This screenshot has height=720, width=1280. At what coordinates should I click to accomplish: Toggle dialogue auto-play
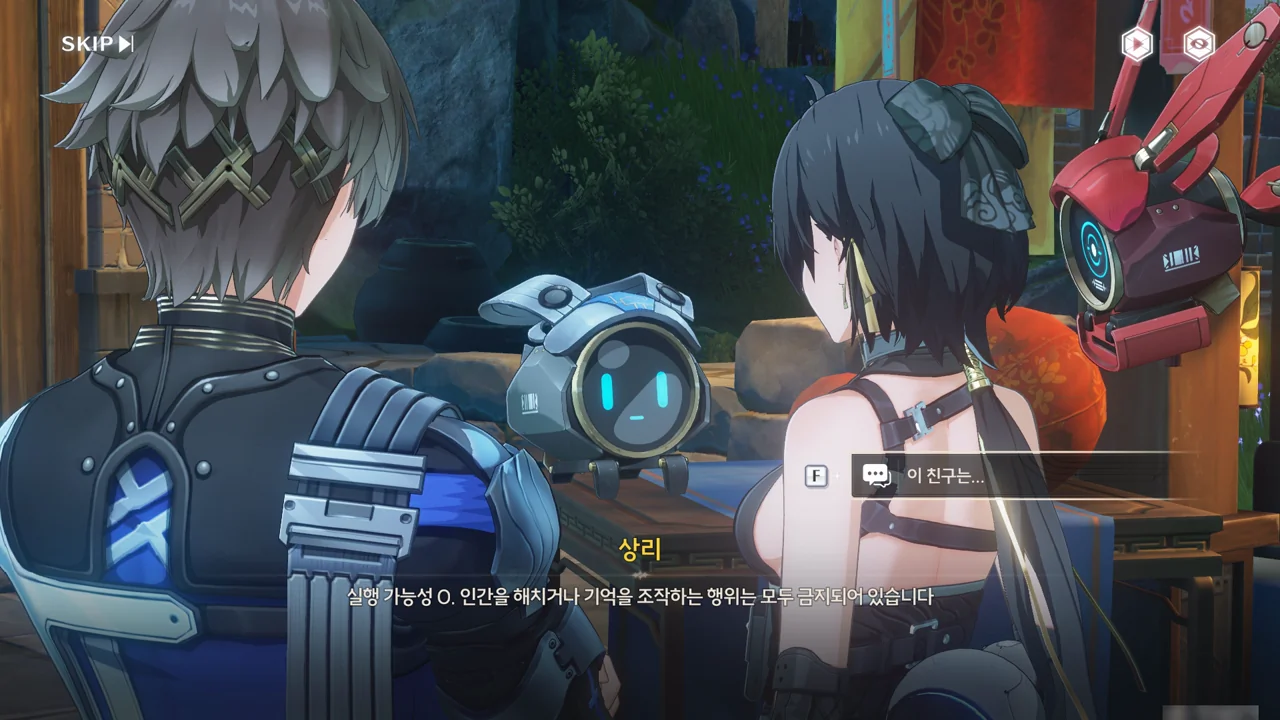point(1136,44)
